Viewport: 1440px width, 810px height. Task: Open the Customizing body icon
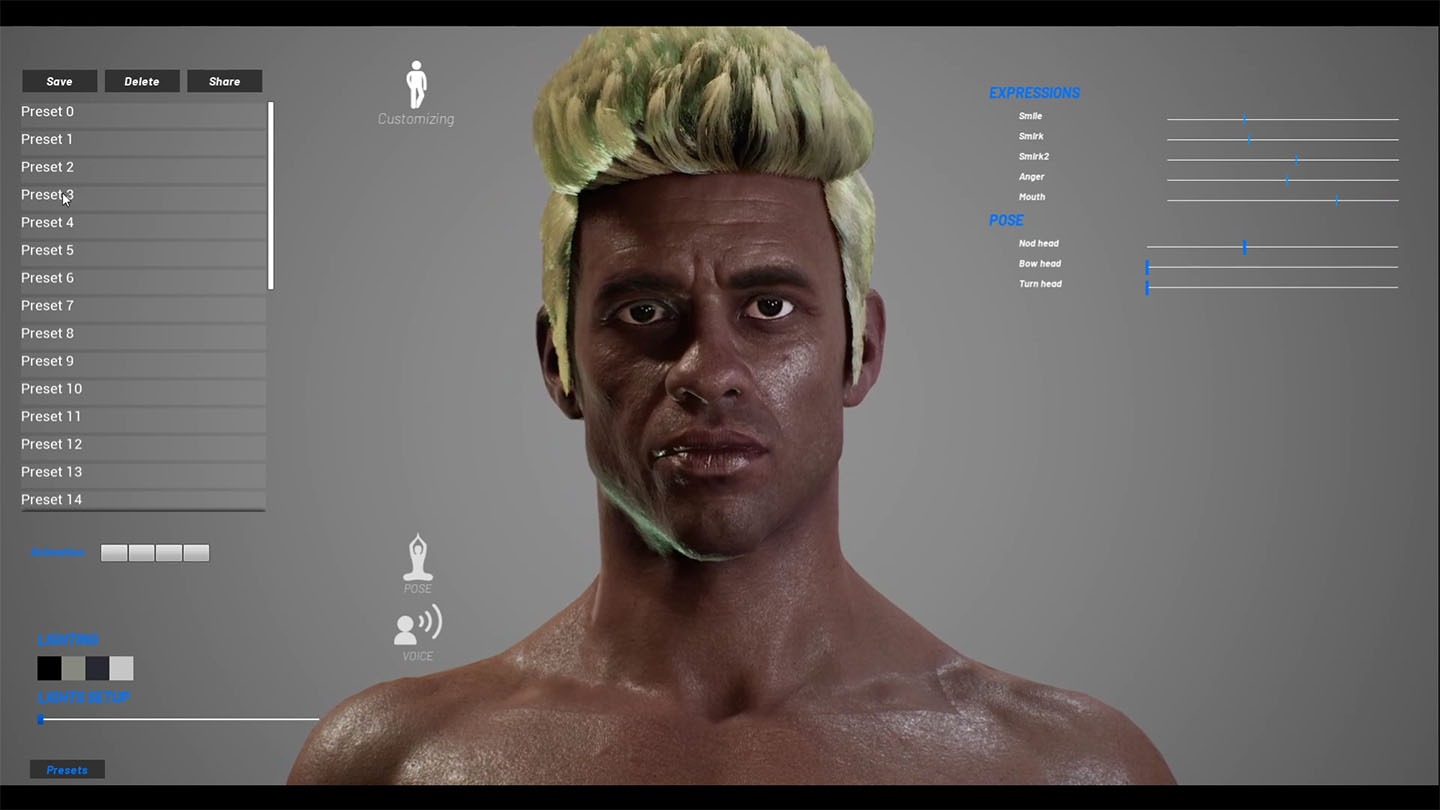[416, 86]
